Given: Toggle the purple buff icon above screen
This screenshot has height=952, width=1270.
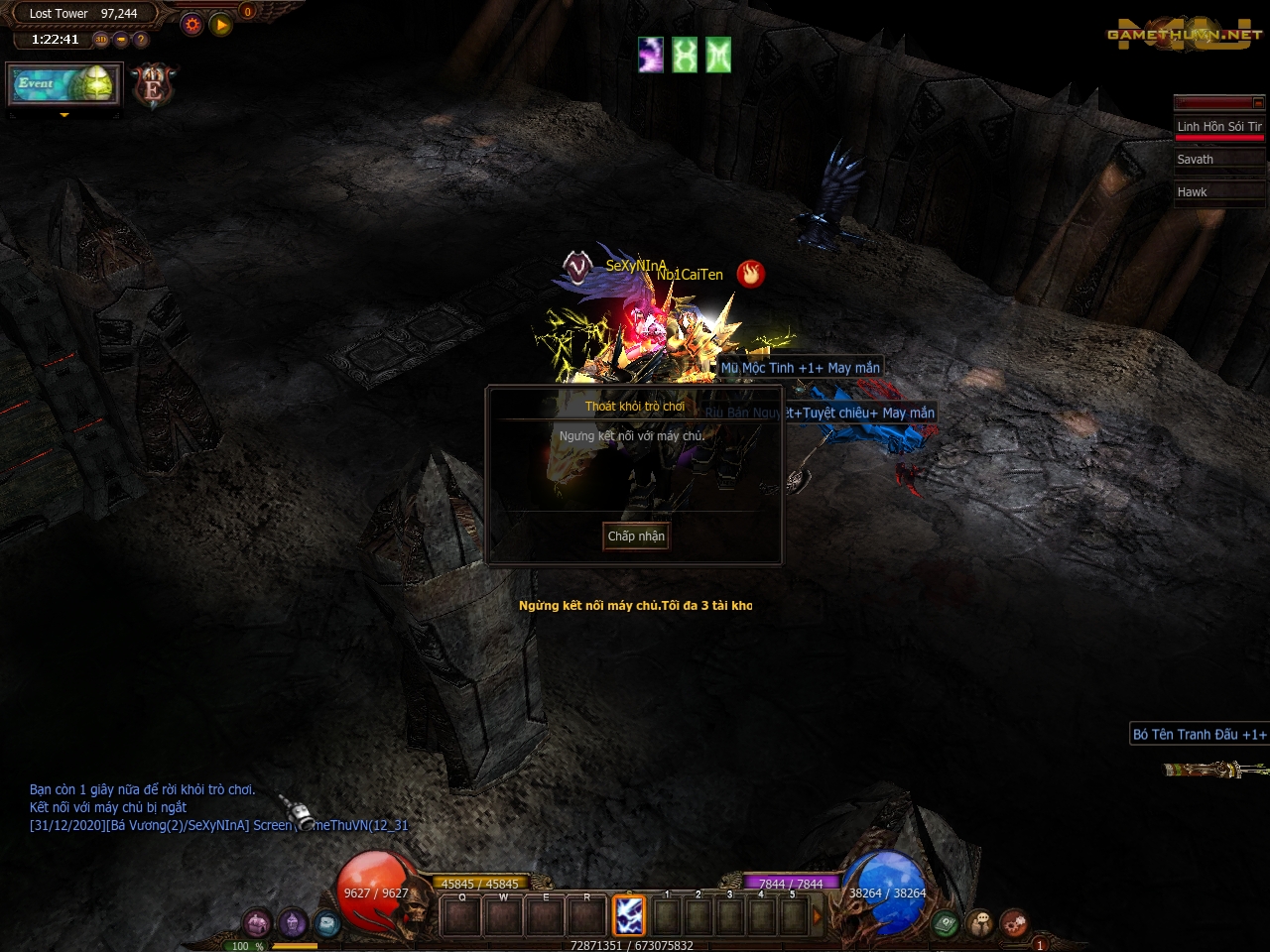Looking at the screenshot, I should pyautogui.click(x=650, y=57).
